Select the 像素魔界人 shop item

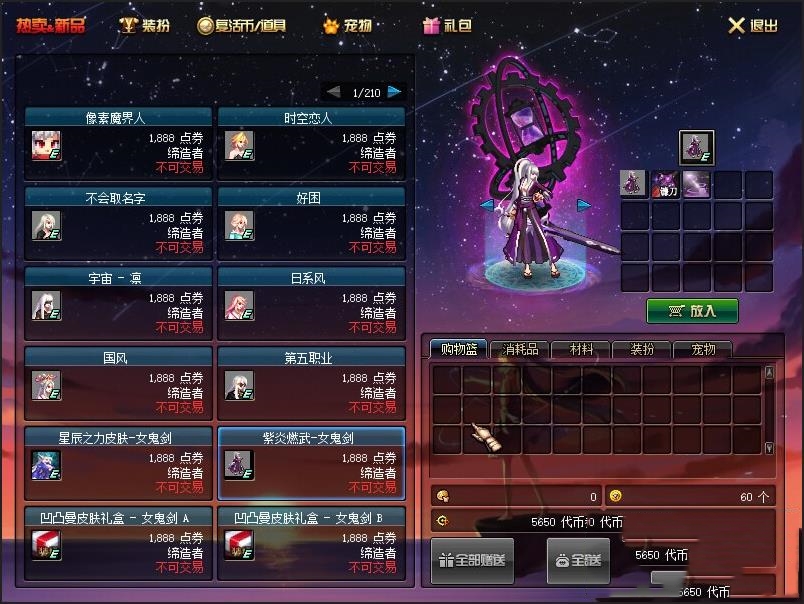(118, 141)
